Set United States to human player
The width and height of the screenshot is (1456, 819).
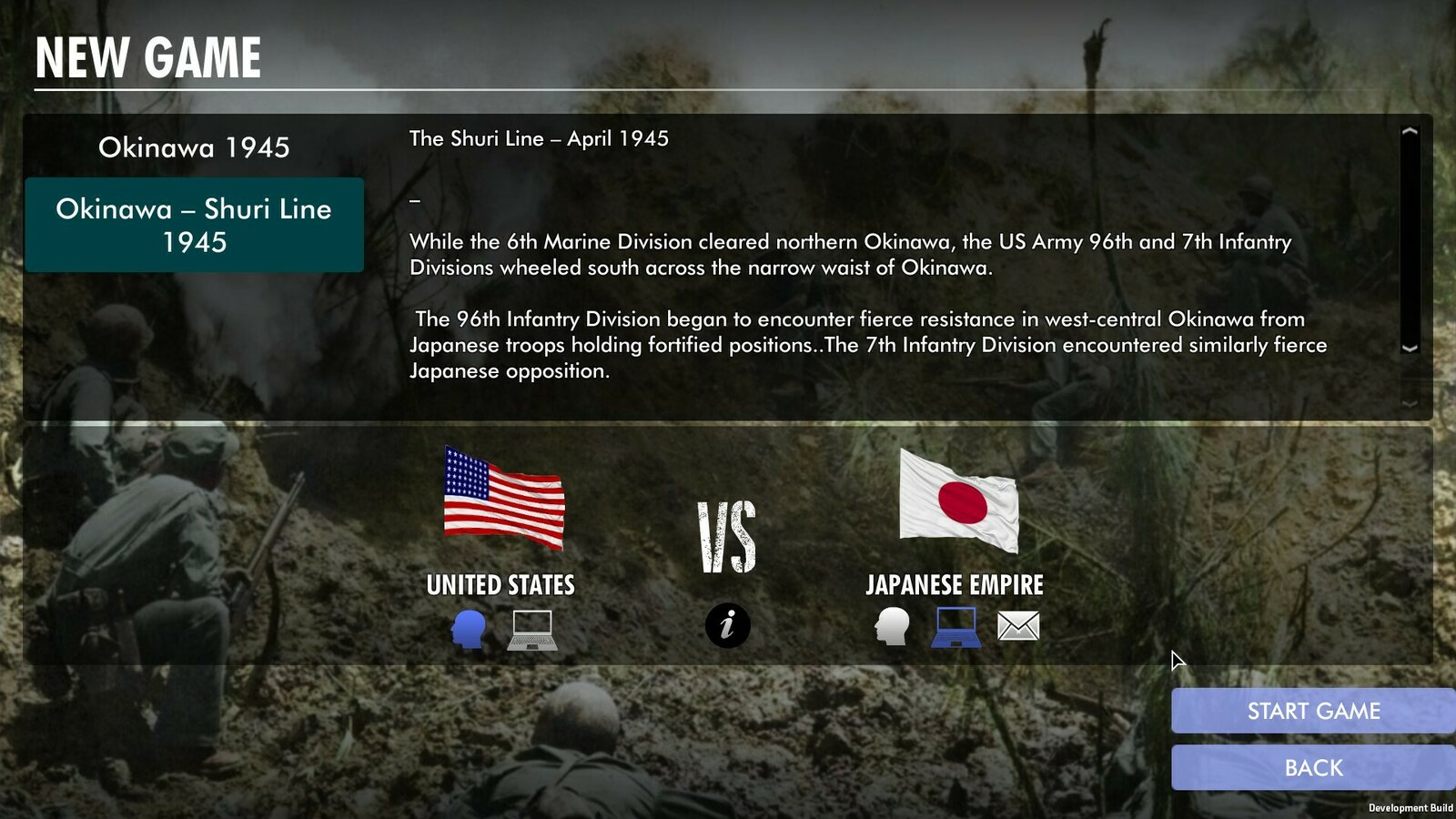(x=468, y=628)
